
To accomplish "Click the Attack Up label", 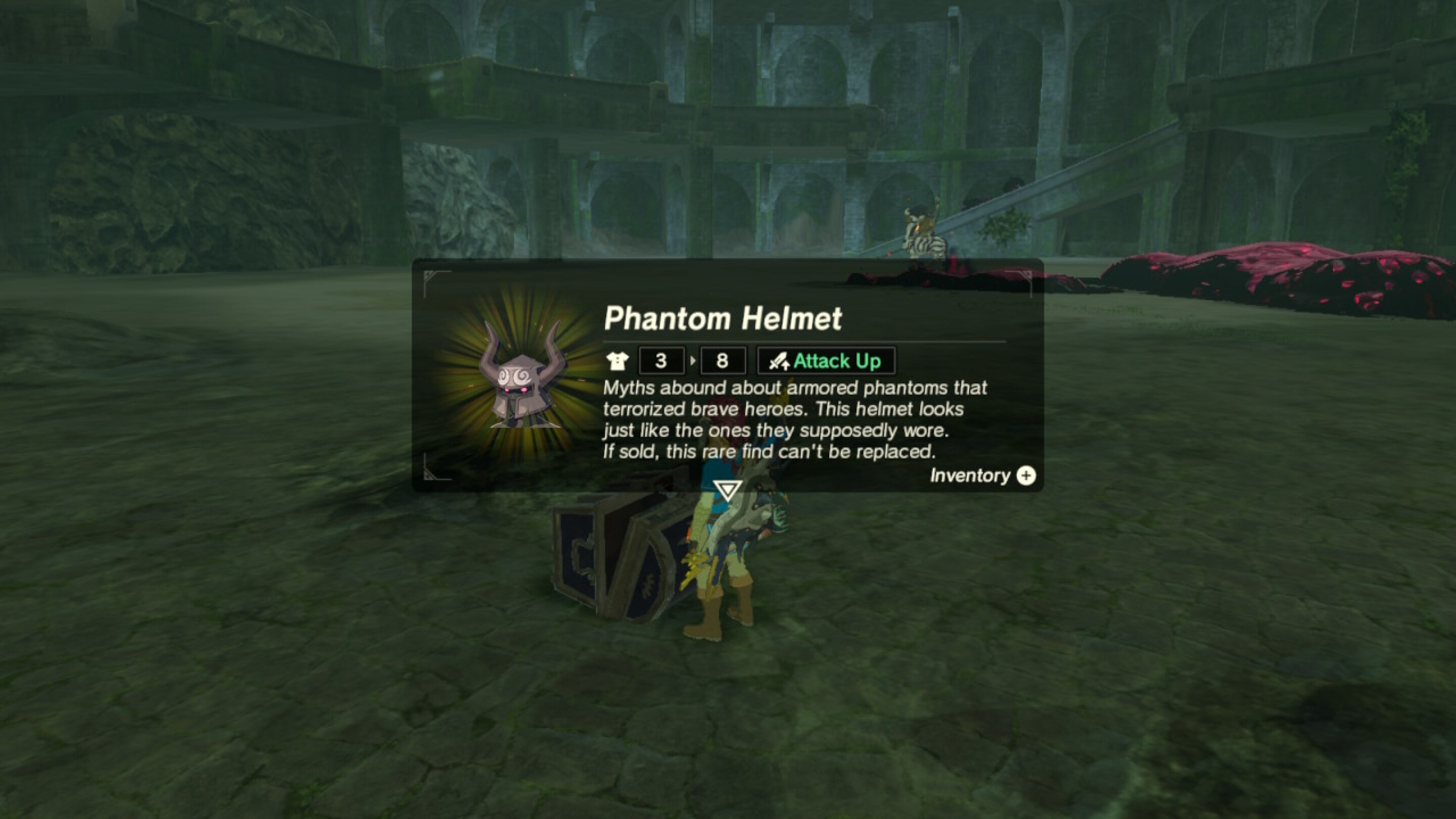I will (x=839, y=362).
